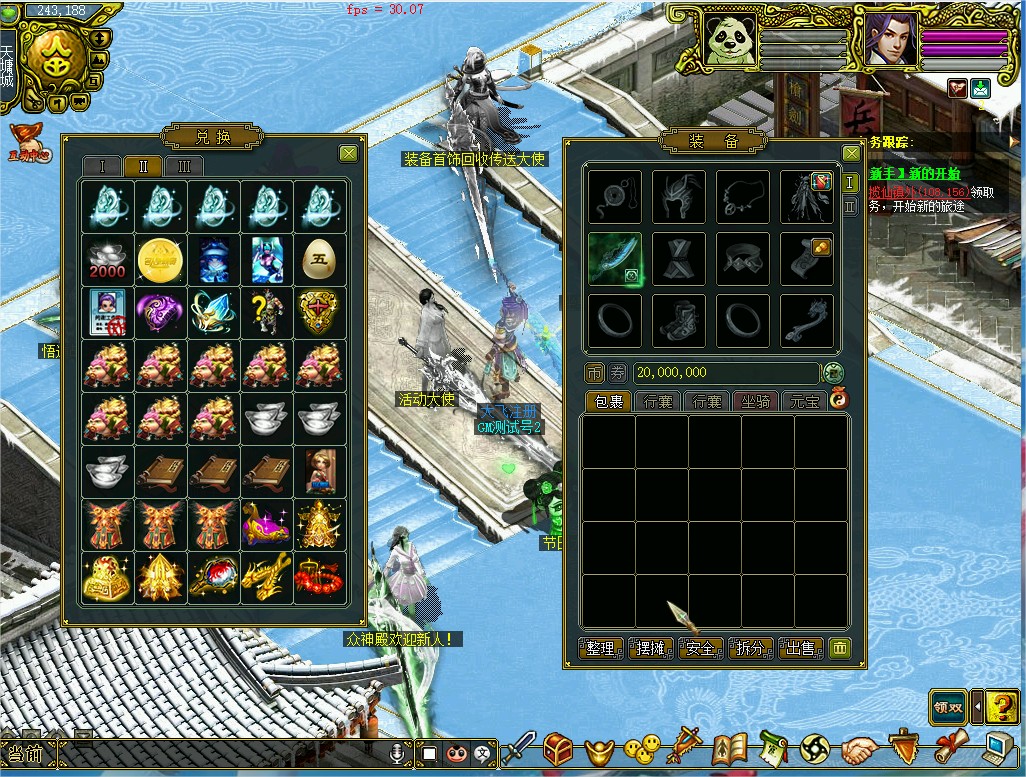The image size is (1026, 777).
Task: Open the treasure chest toolbar icon
Action: coord(558,747)
